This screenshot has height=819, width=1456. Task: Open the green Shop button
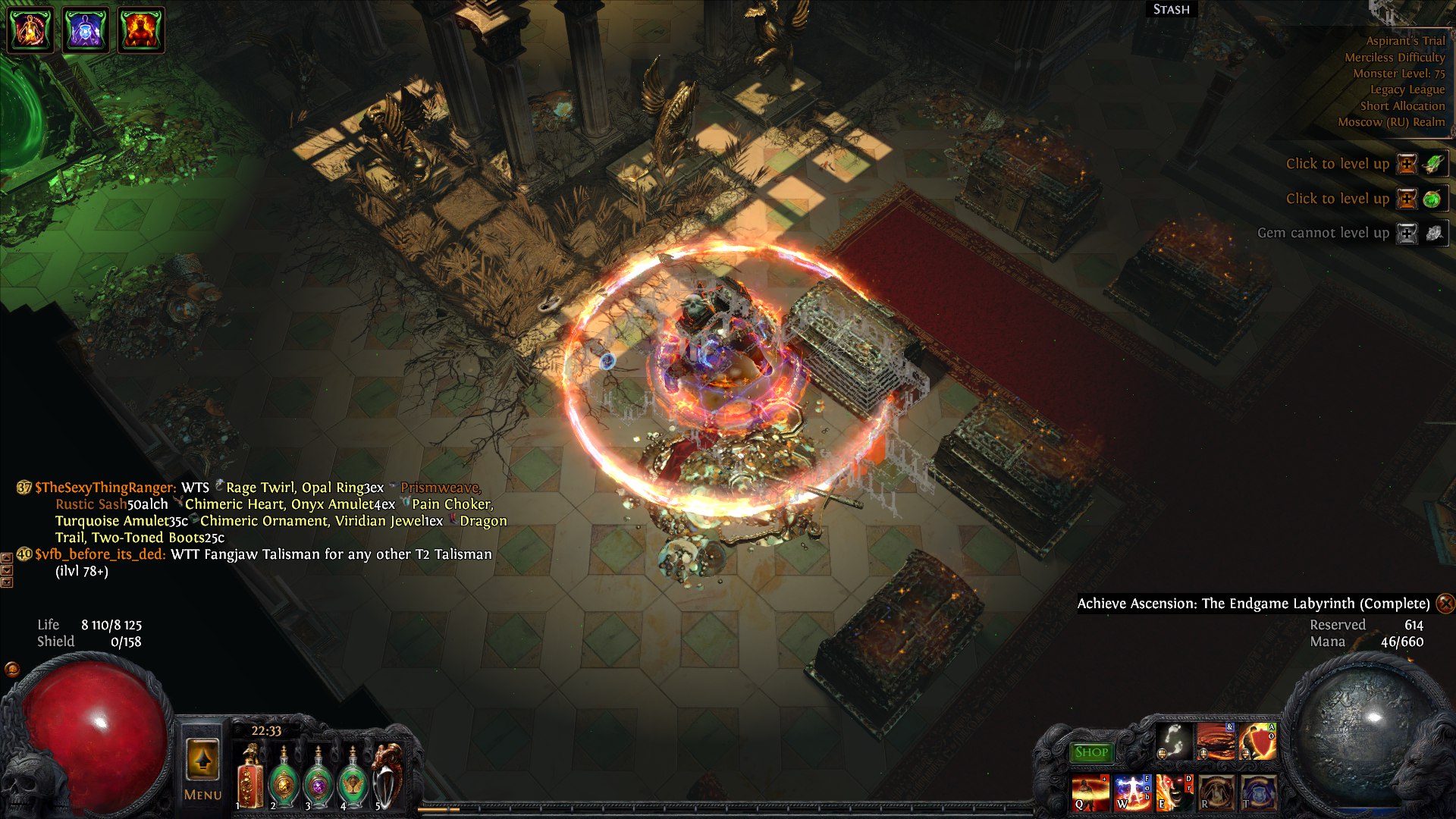click(1091, 752)
